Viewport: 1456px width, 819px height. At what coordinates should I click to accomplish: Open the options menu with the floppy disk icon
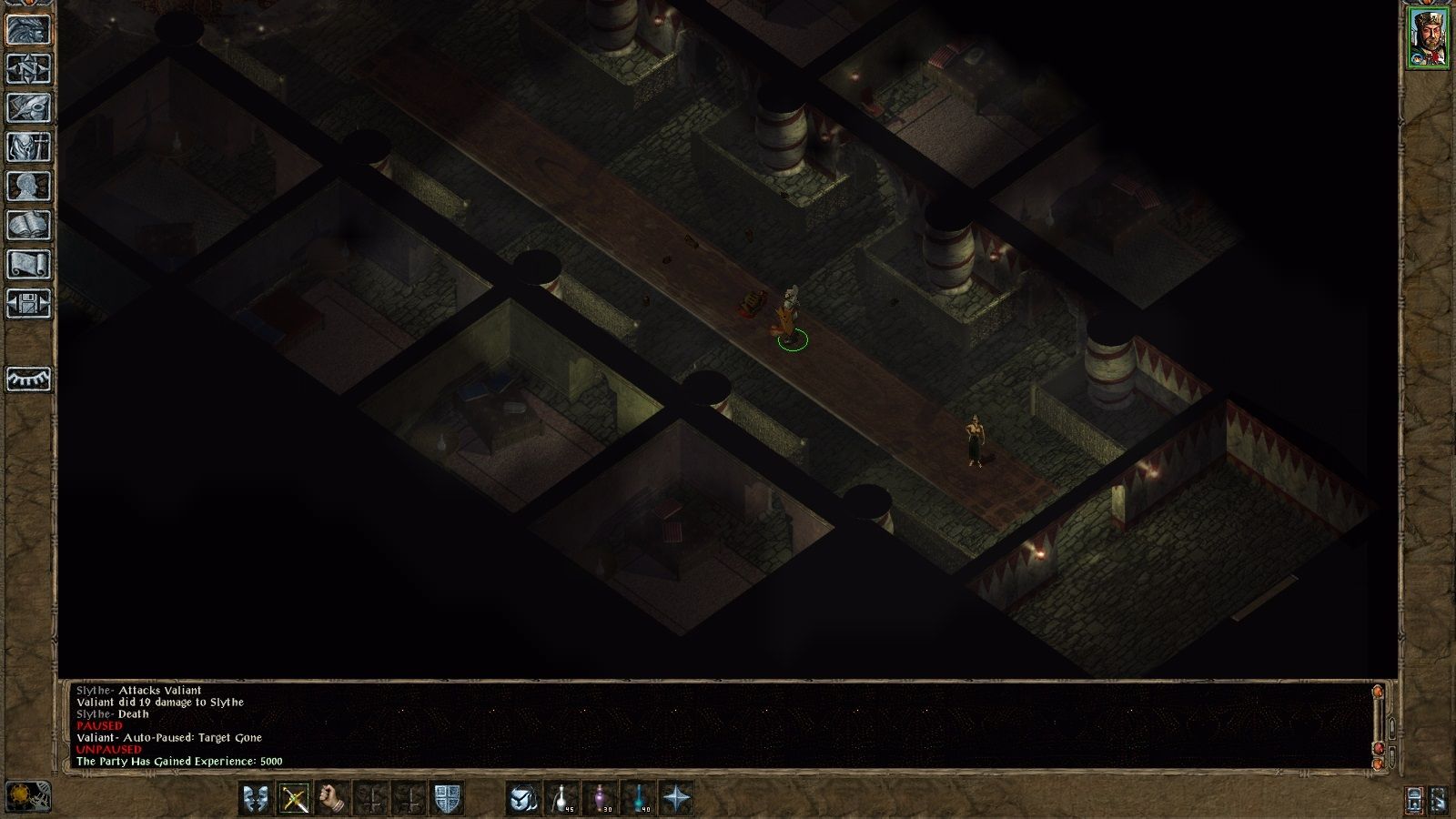(28, 303)
